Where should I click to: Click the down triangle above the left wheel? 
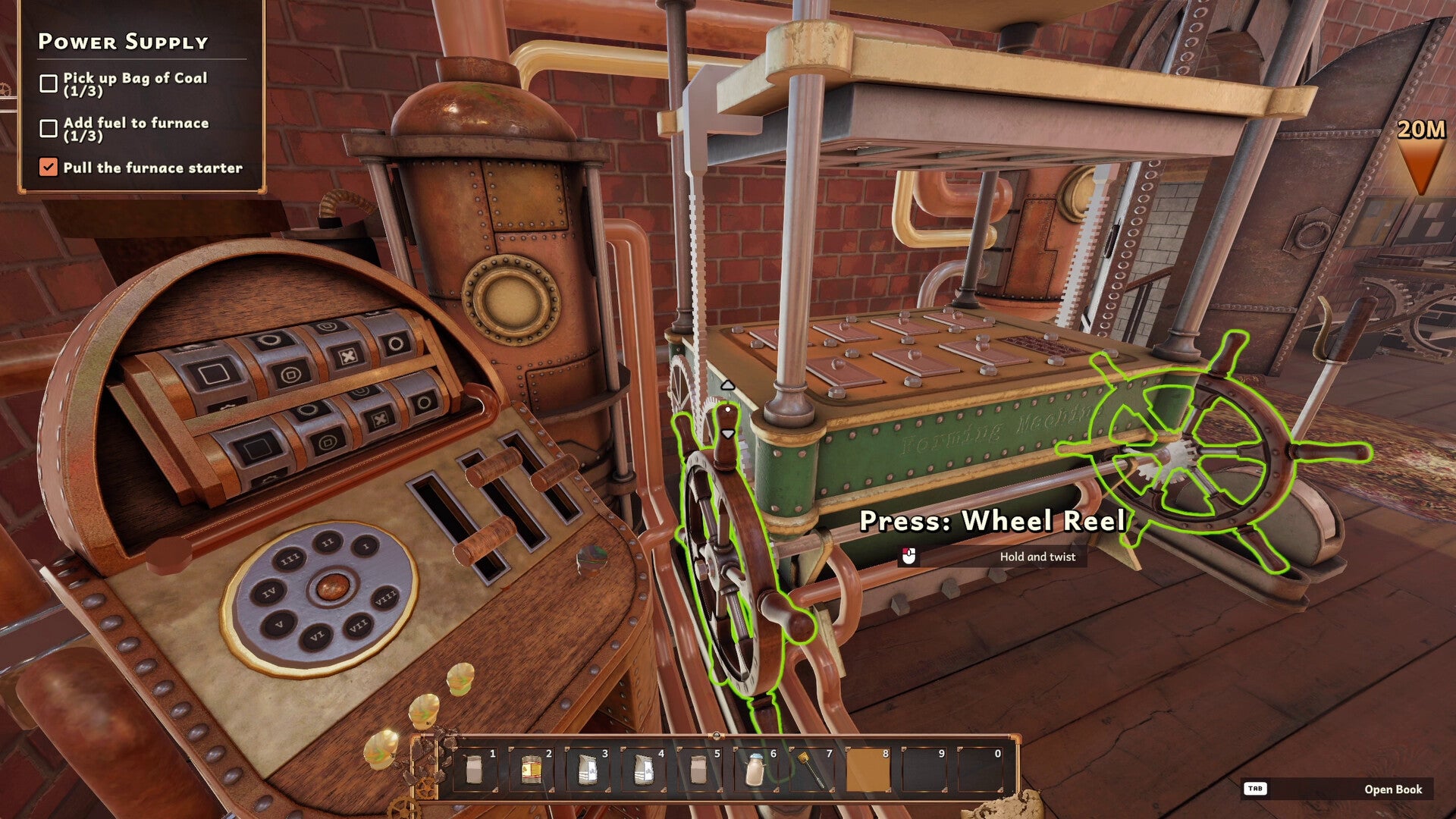(728, 434)
